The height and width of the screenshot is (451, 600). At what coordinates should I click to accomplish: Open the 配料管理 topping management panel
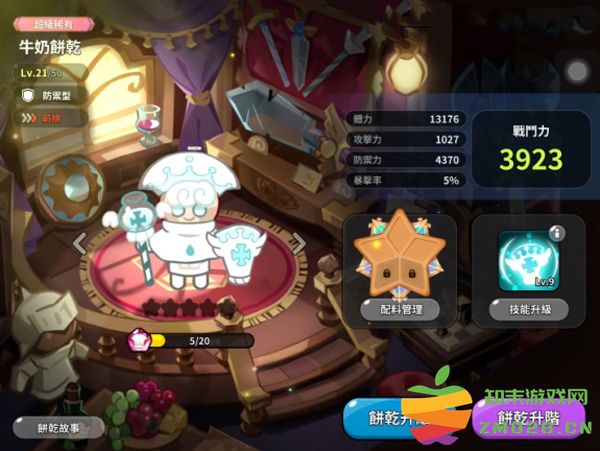(x=399, y=309)
